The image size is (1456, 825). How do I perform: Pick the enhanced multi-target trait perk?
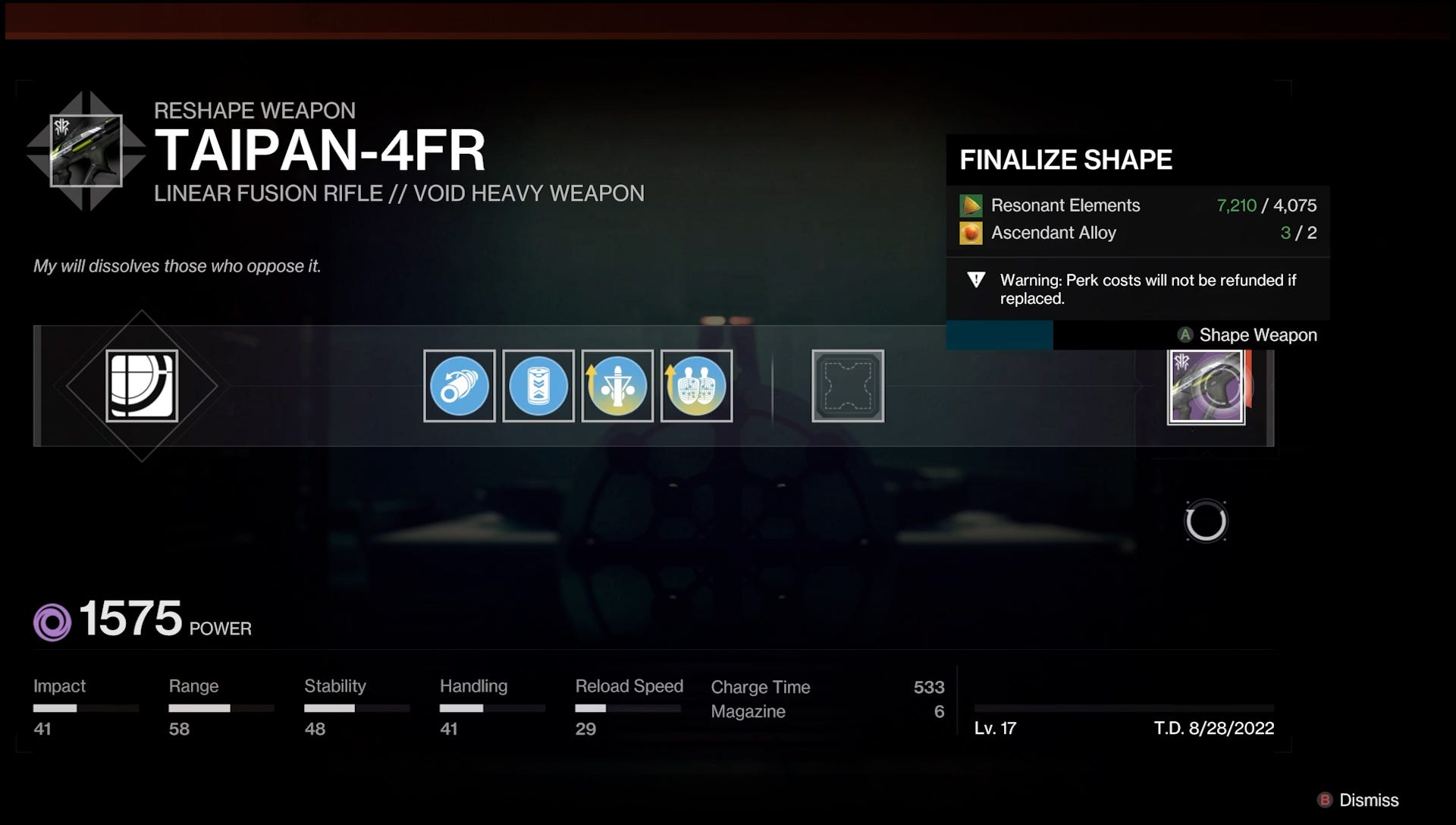click(696, 386)
